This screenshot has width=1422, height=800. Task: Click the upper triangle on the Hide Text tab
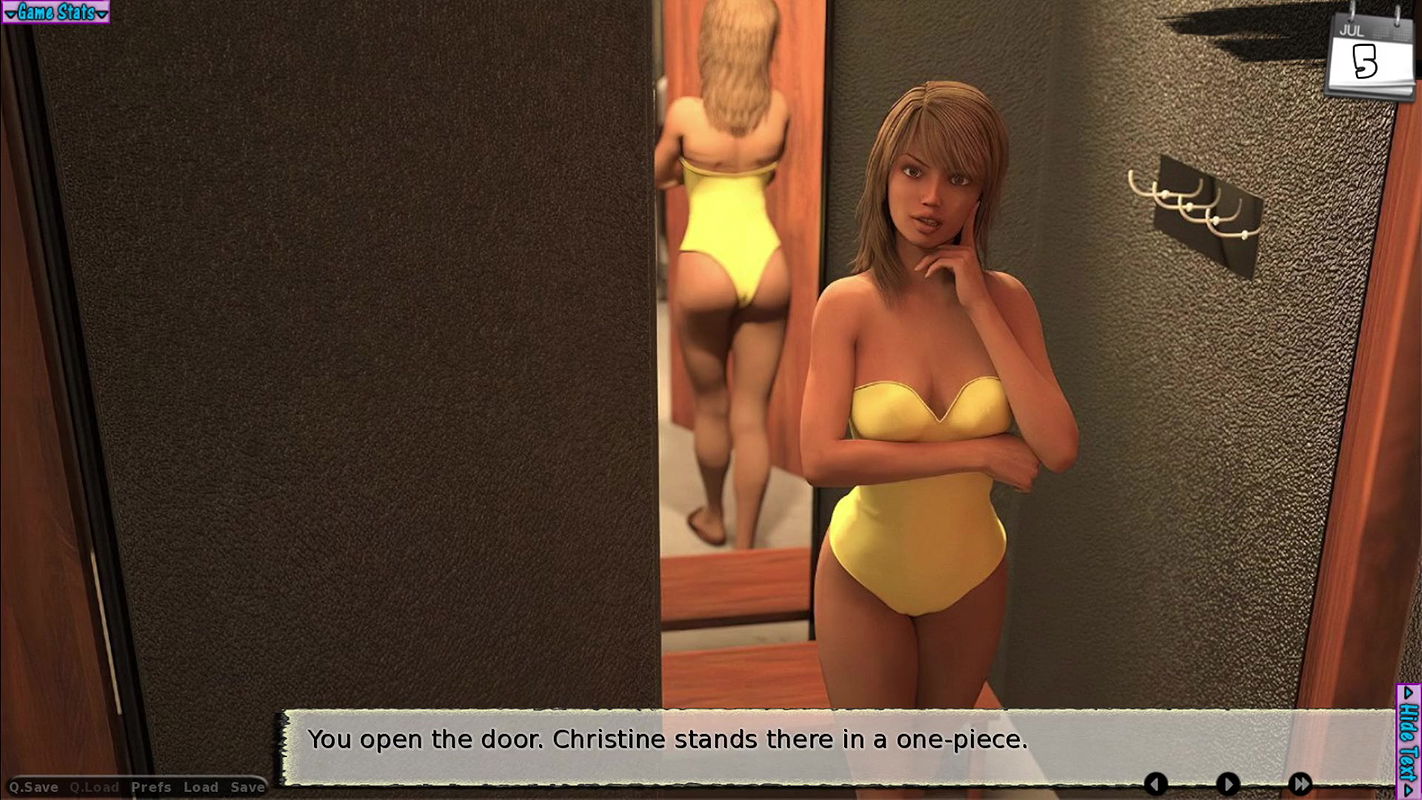(x=1410, y=694)
